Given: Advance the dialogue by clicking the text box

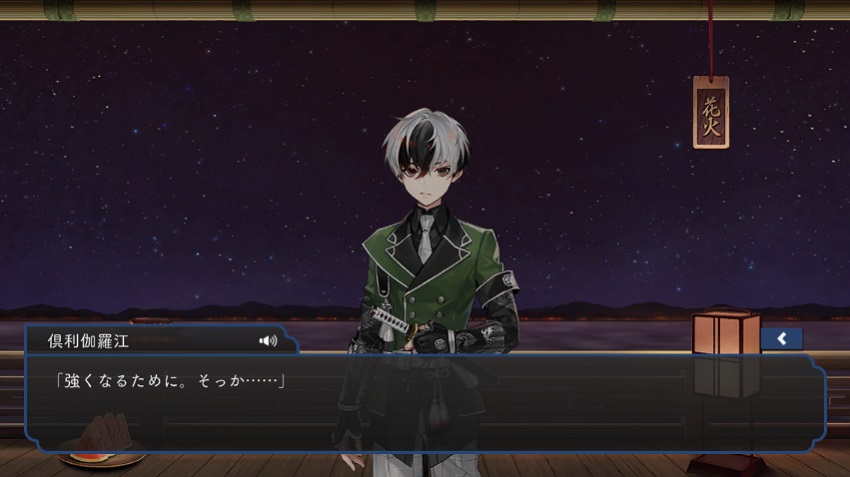Looking at the screenshot, I should tap(425, 405).
